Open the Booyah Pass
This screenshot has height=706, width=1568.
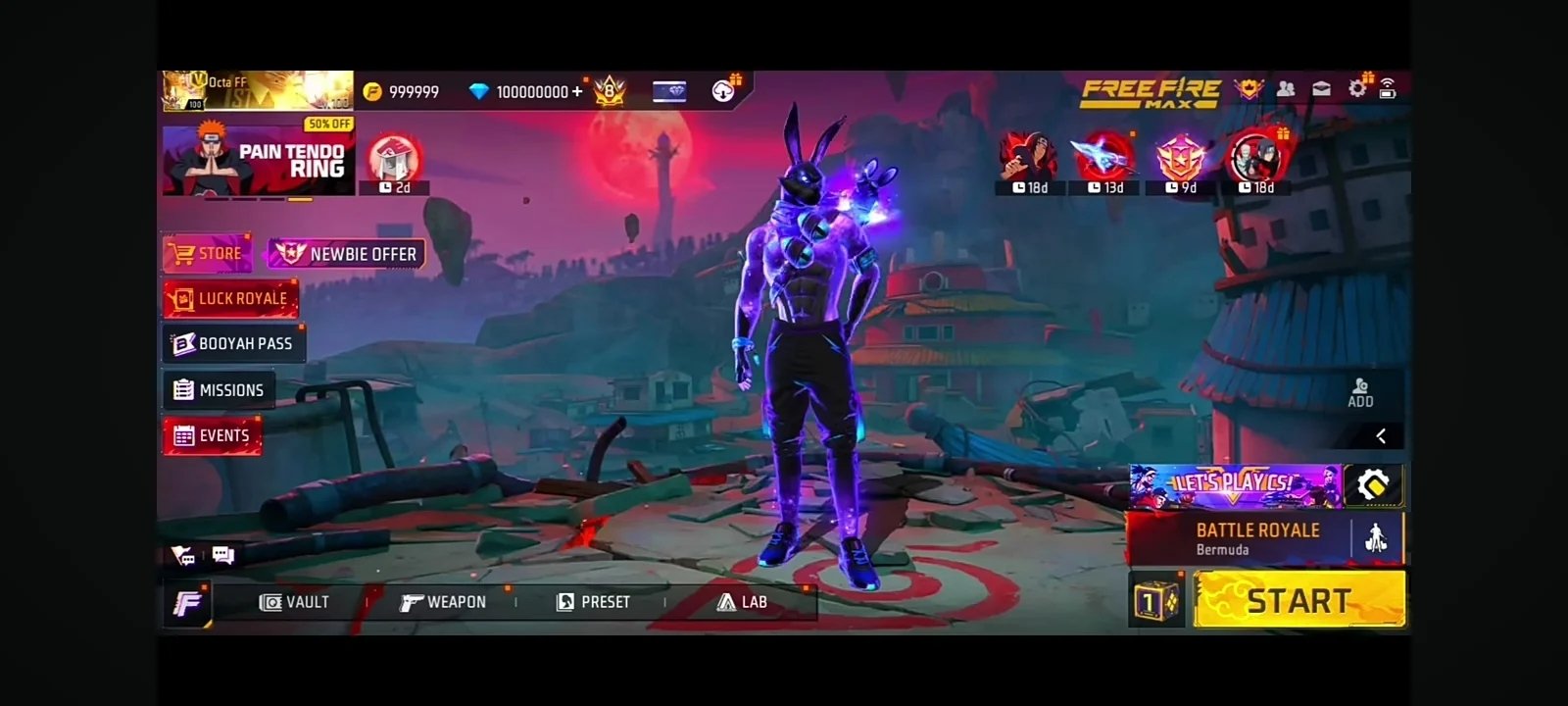pyautogui.click(x=233, y=344)
